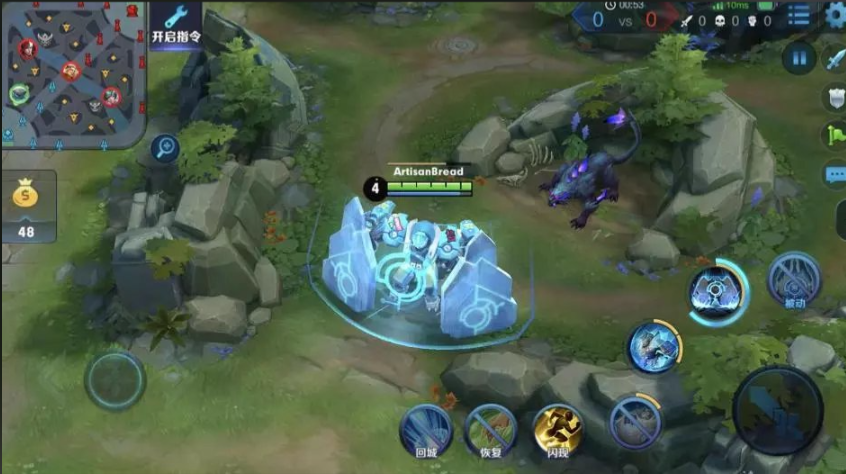Screen dimensions: 846x474
Task: Show the scoreboard list icon
Action: pos(799,15)
